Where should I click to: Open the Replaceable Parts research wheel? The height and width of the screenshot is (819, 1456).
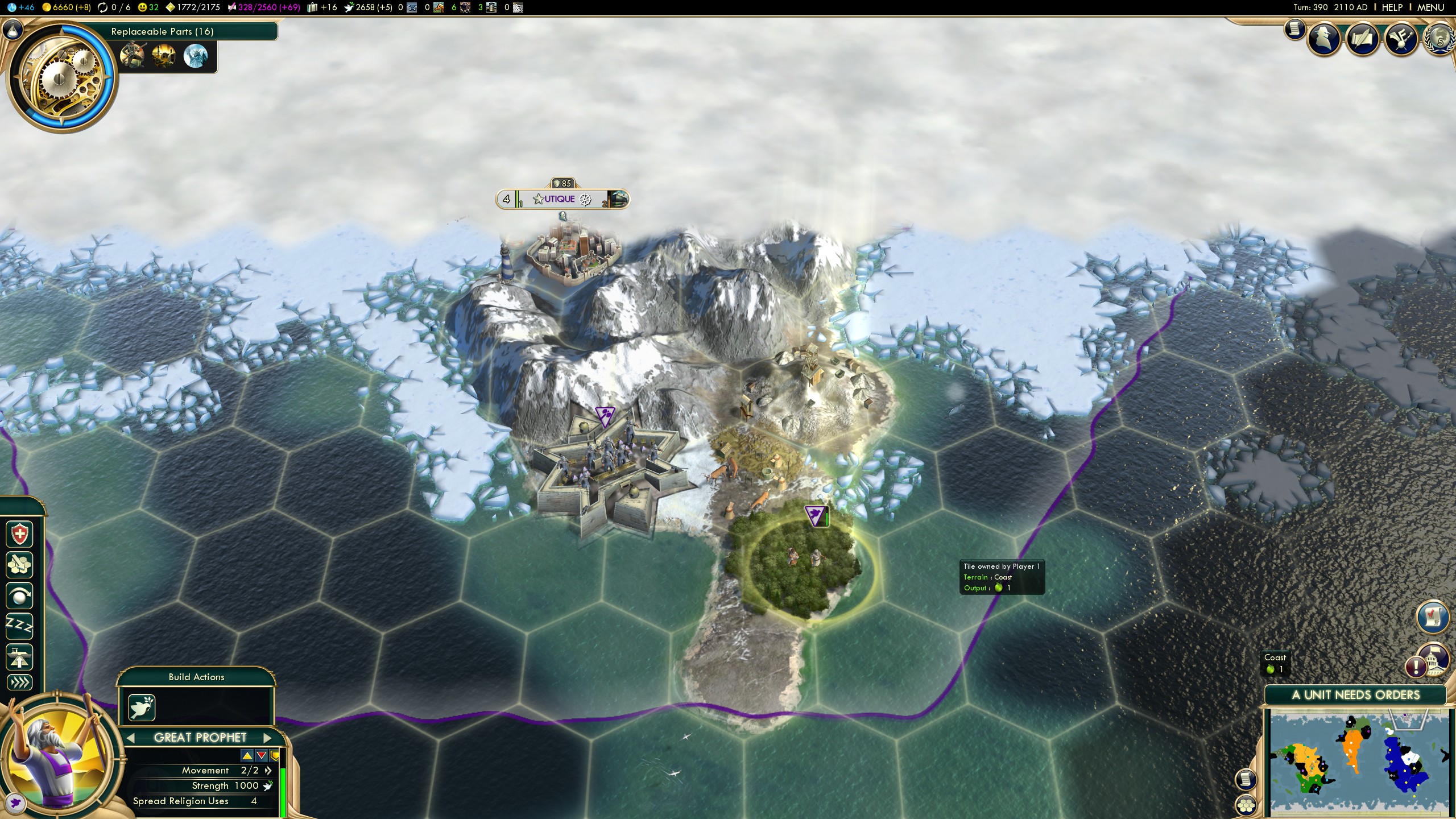61,77
